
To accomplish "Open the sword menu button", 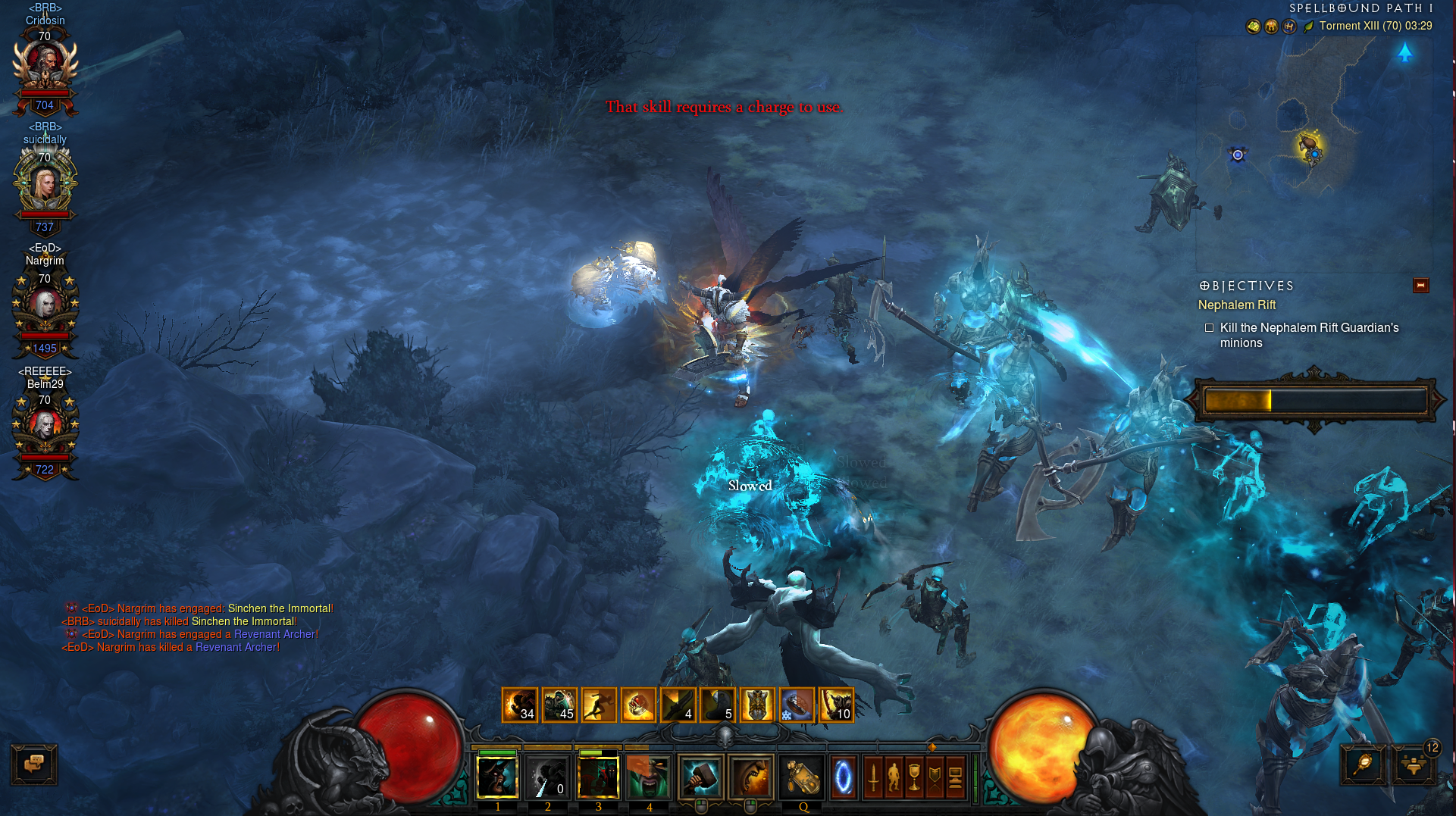I will tap(873, 777).
